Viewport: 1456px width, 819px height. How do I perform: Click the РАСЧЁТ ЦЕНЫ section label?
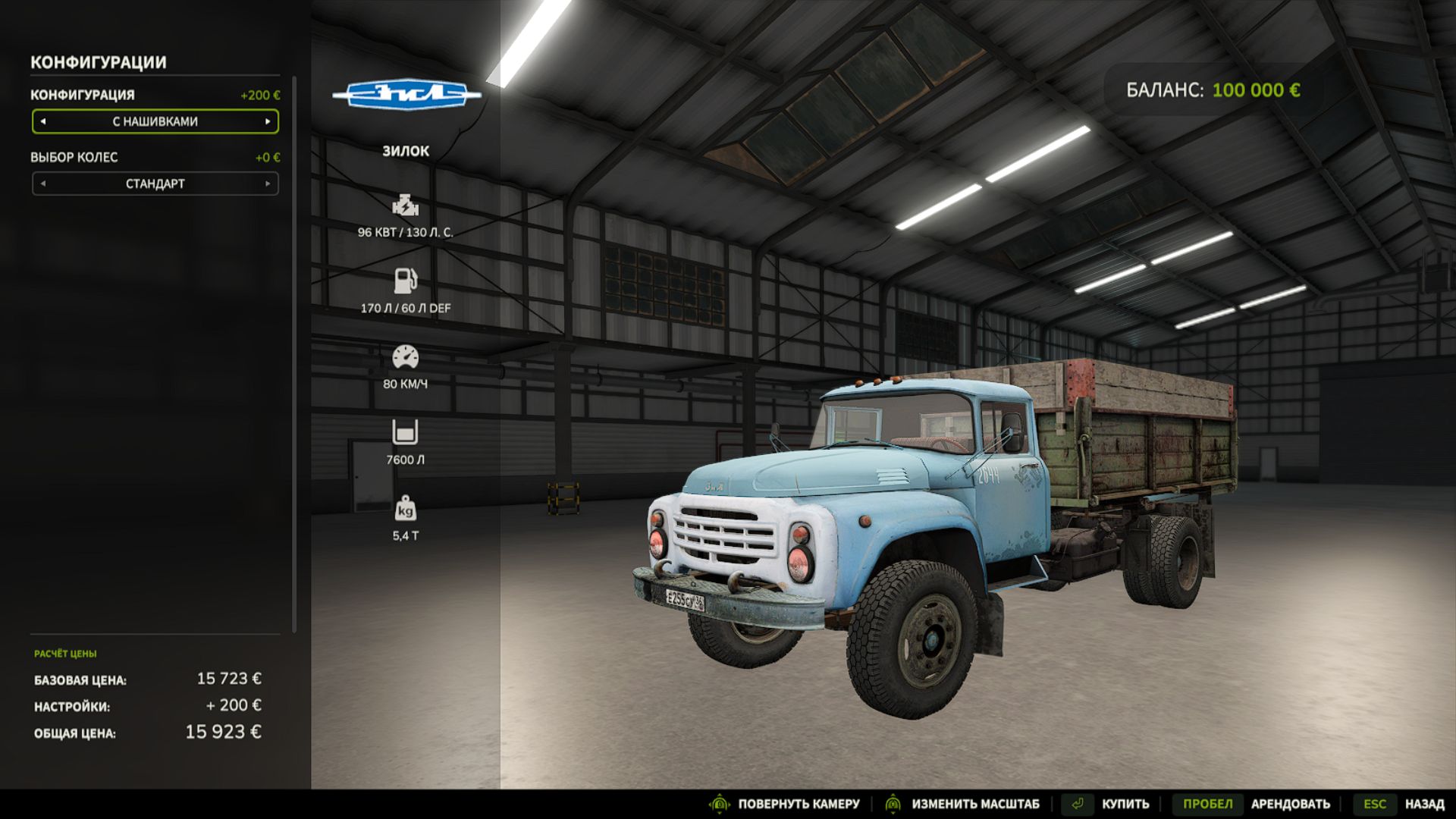(67, 651)
